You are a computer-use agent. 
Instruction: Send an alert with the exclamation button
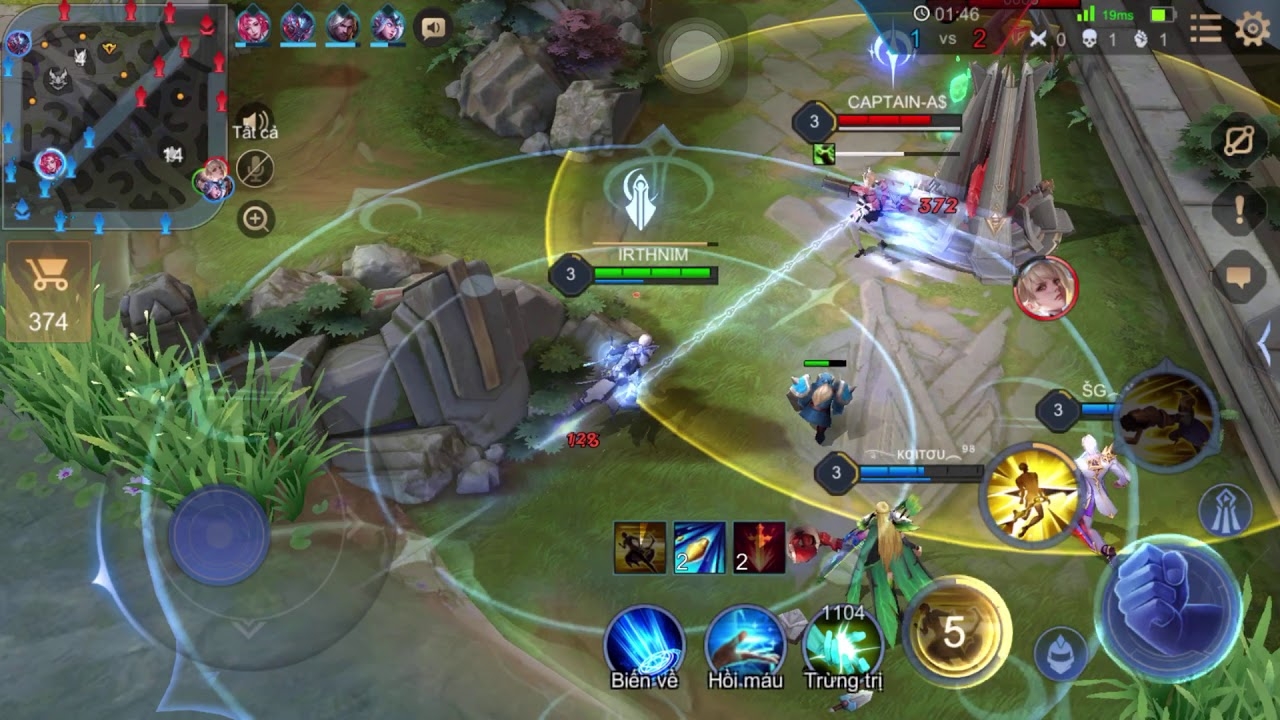click(x=1238, y=209)
